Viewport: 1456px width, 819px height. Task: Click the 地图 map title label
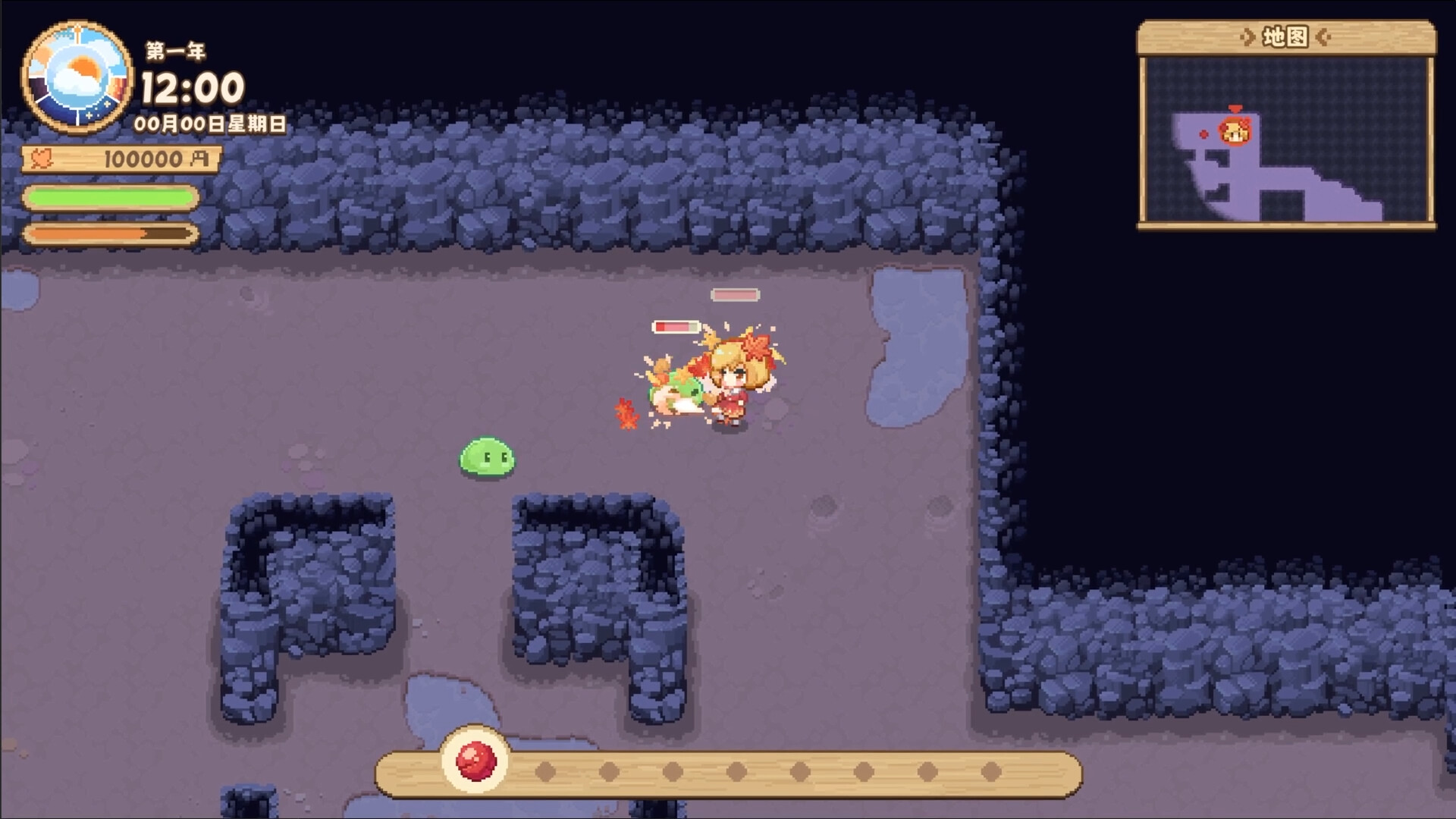pyautogui.click(x=1287, y=35)
